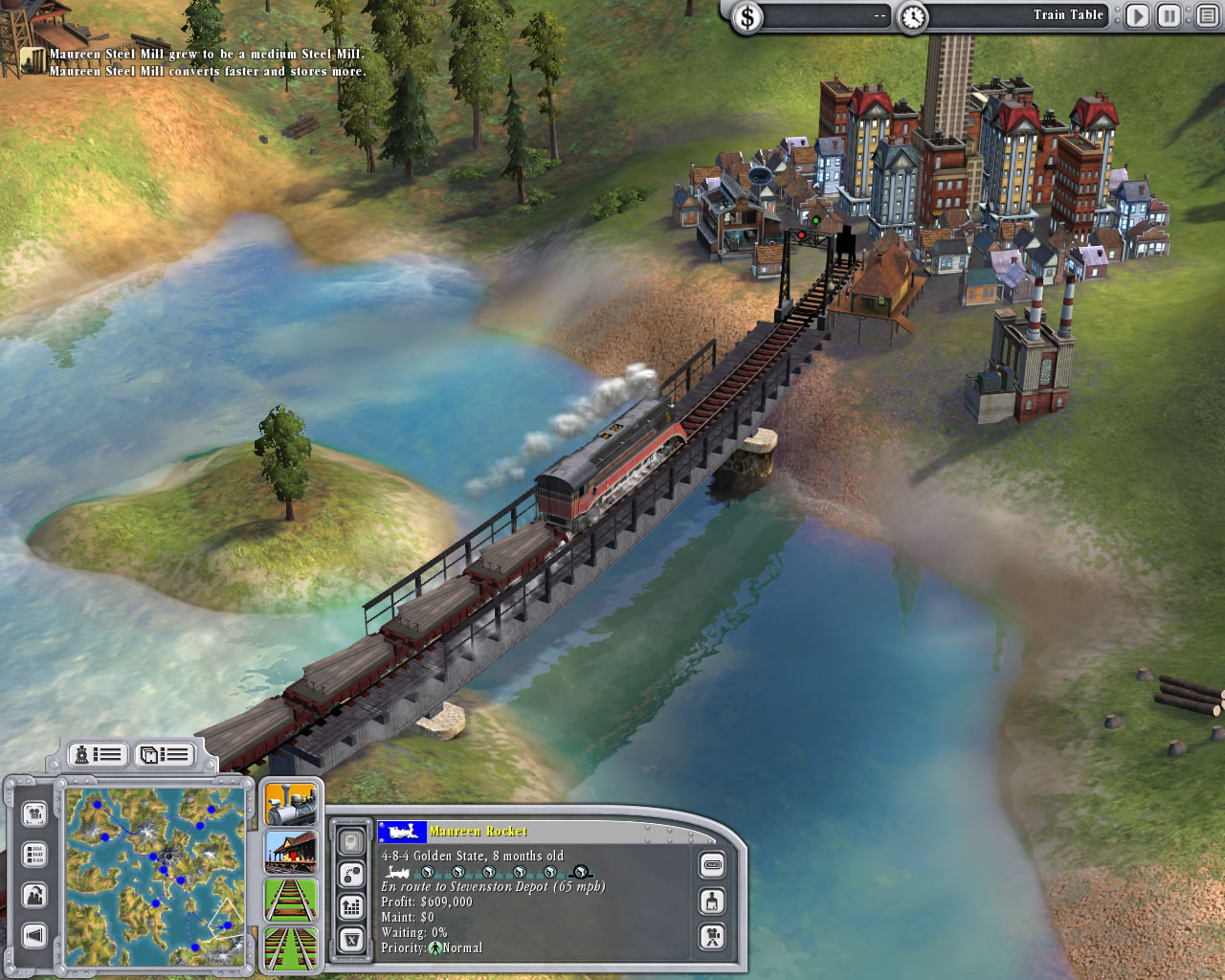Open the cargo goods list panel
Screen dimensions: 1225x980
pyautogui.click(x=165, y=755)
